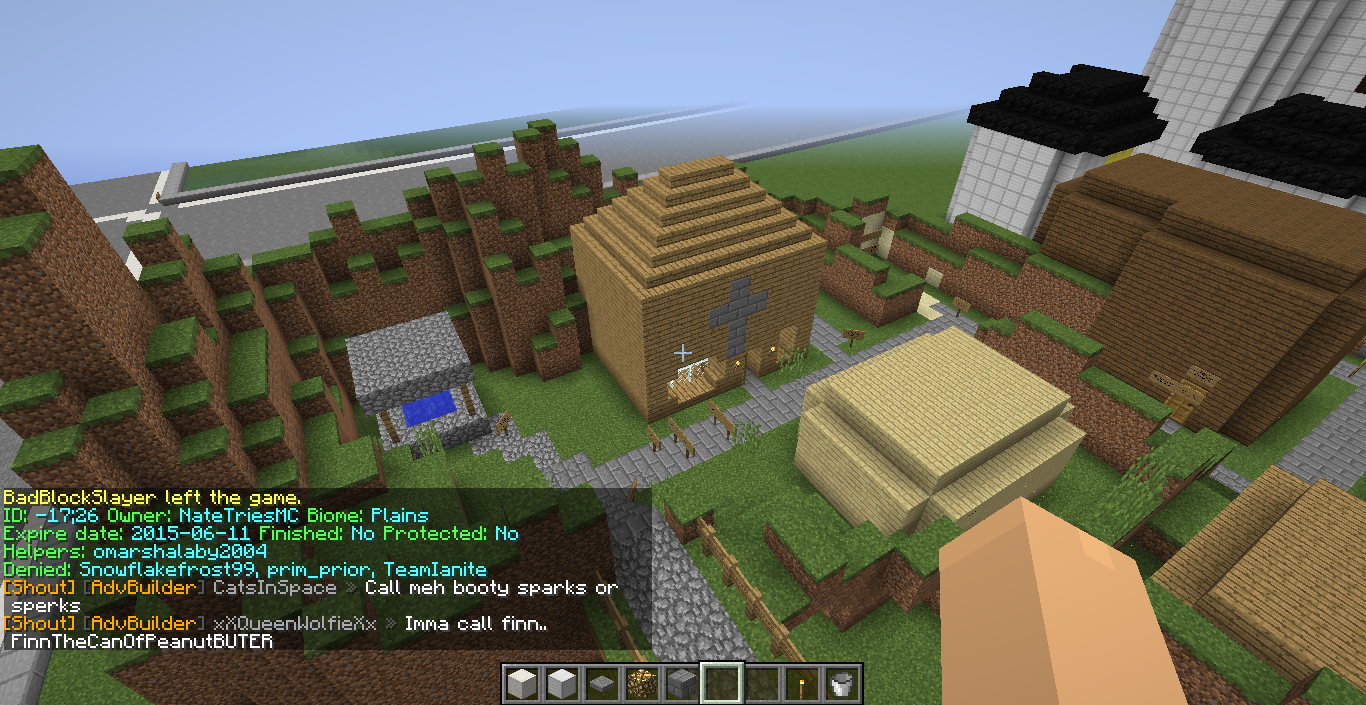
Task: Select the stone slab hotbar slot
Action: tap(601, 684)
